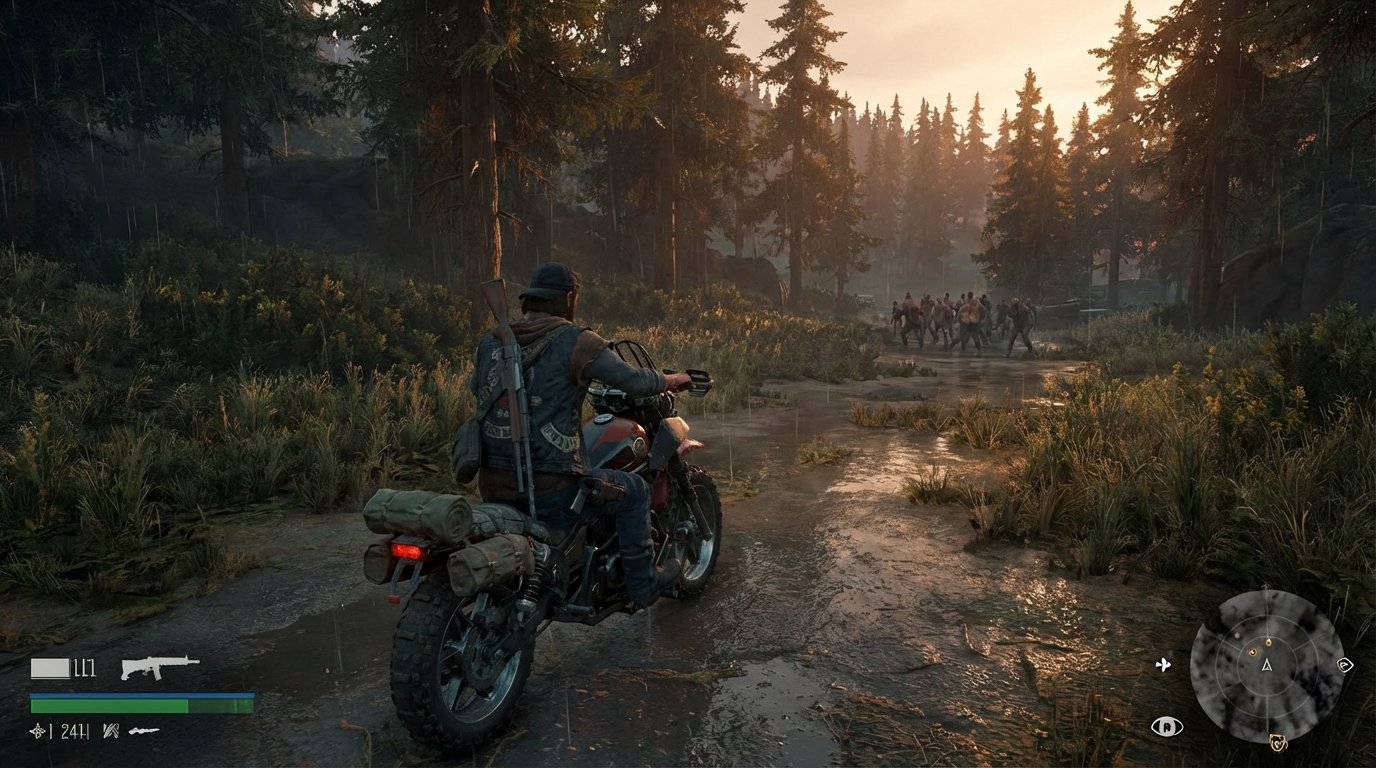
Task: Click the eye detection indicator near the minimap
Action: [x=1167, y=727]
